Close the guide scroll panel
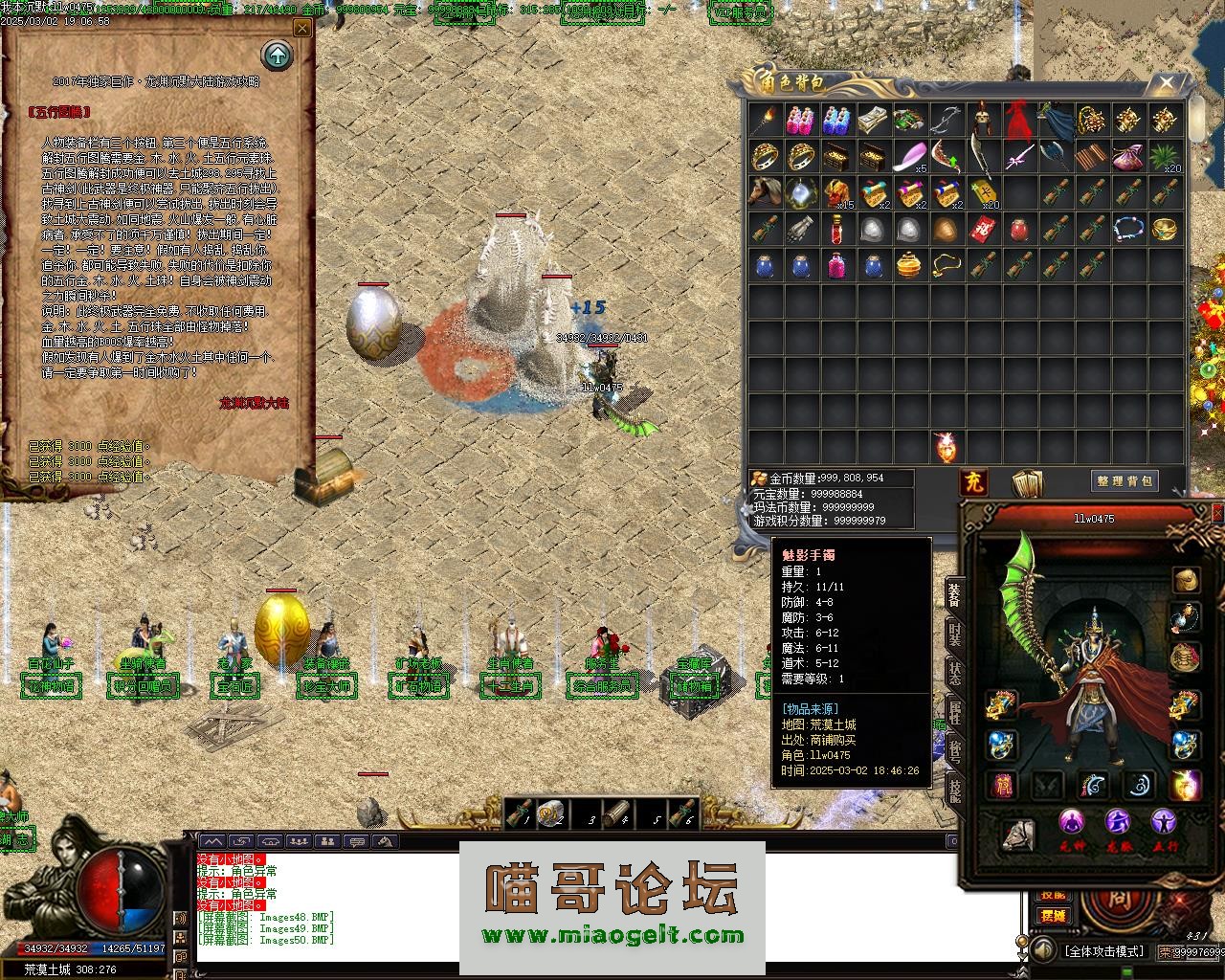Screen dimensions: 1225x980 (x=302, y=29)
